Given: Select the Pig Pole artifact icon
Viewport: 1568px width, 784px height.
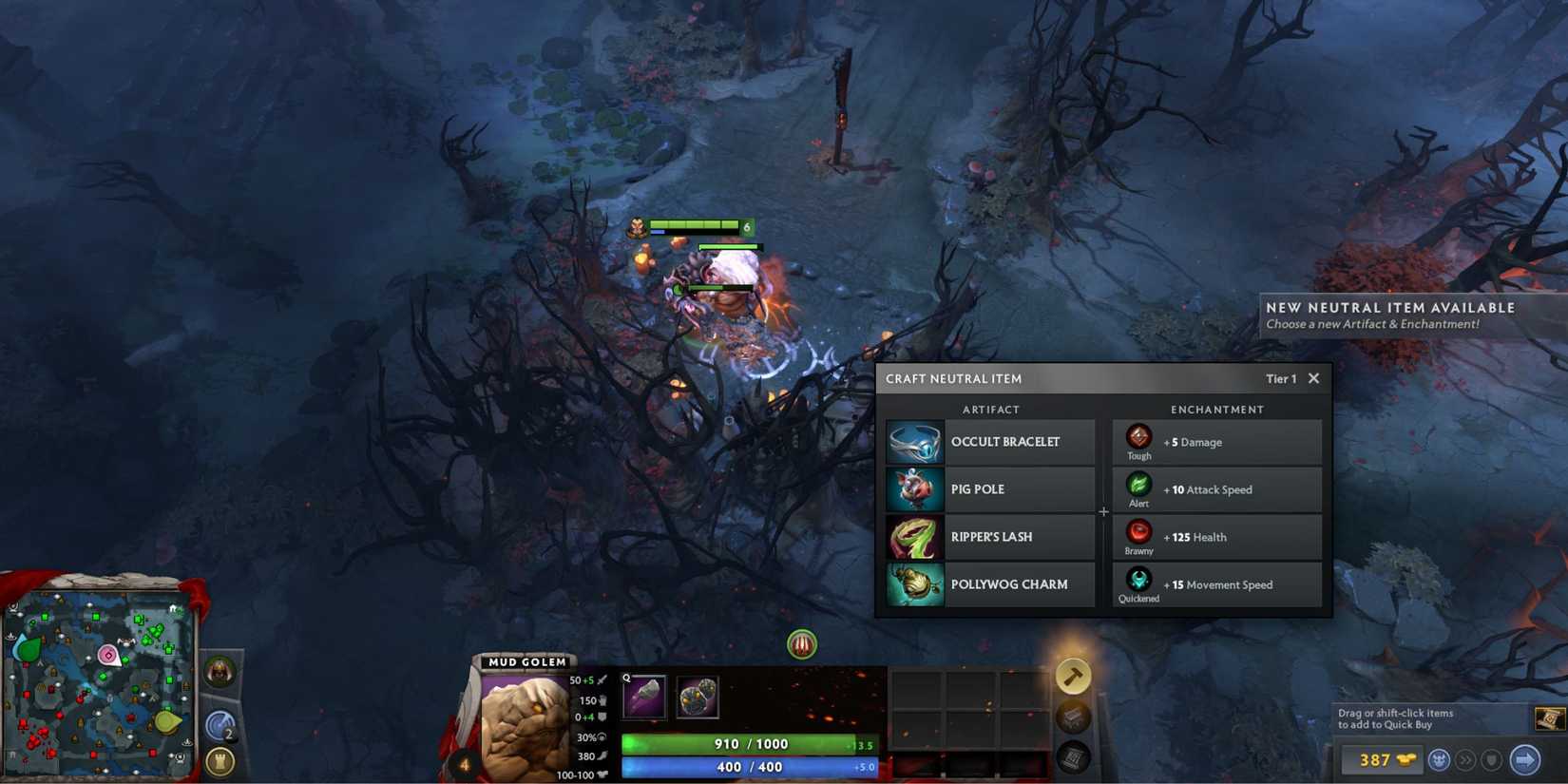Looking at the screenshot, I should [x=915, y=488].
